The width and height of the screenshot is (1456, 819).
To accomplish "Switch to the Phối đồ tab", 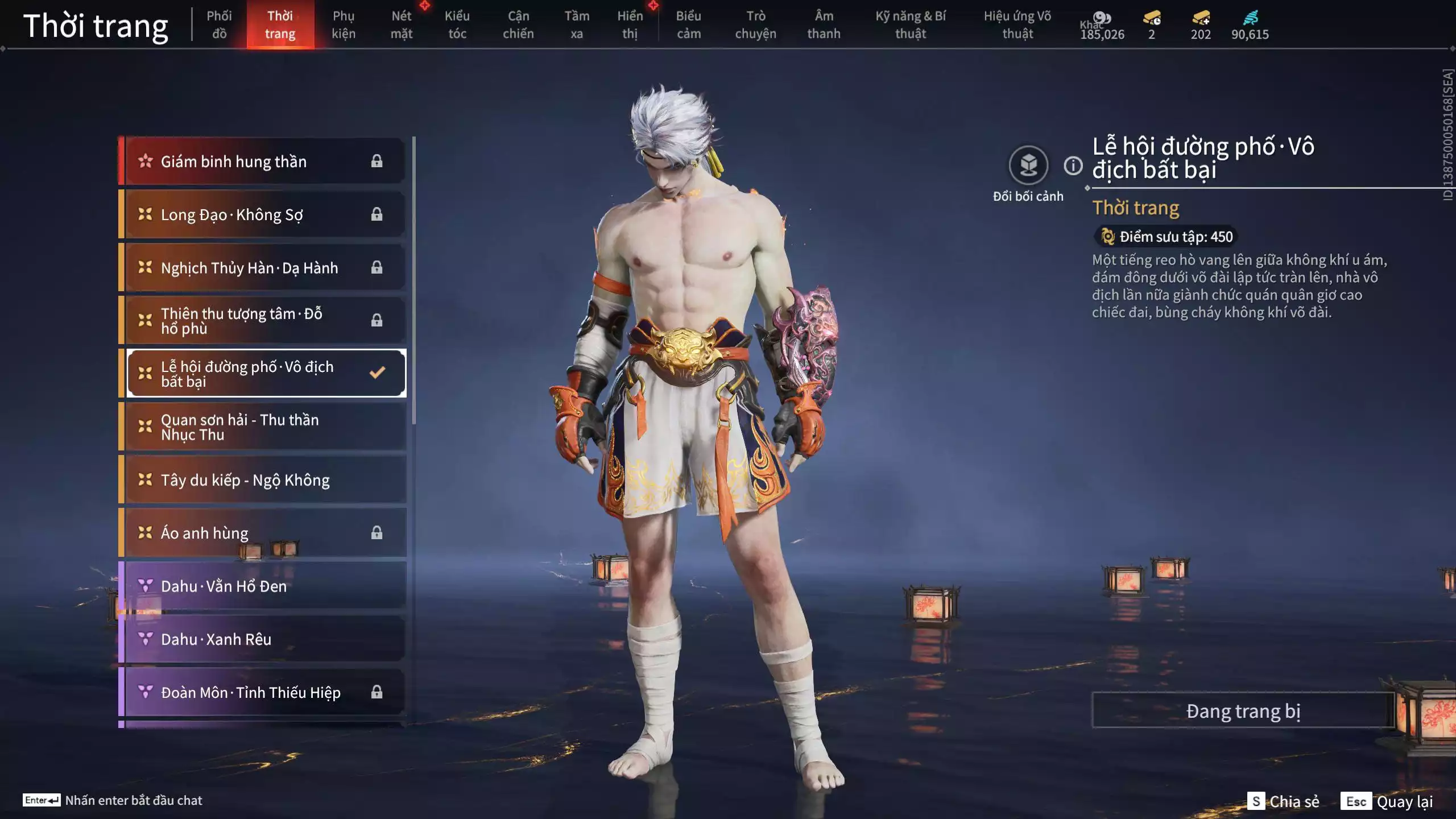I will [x=219, y=24].
